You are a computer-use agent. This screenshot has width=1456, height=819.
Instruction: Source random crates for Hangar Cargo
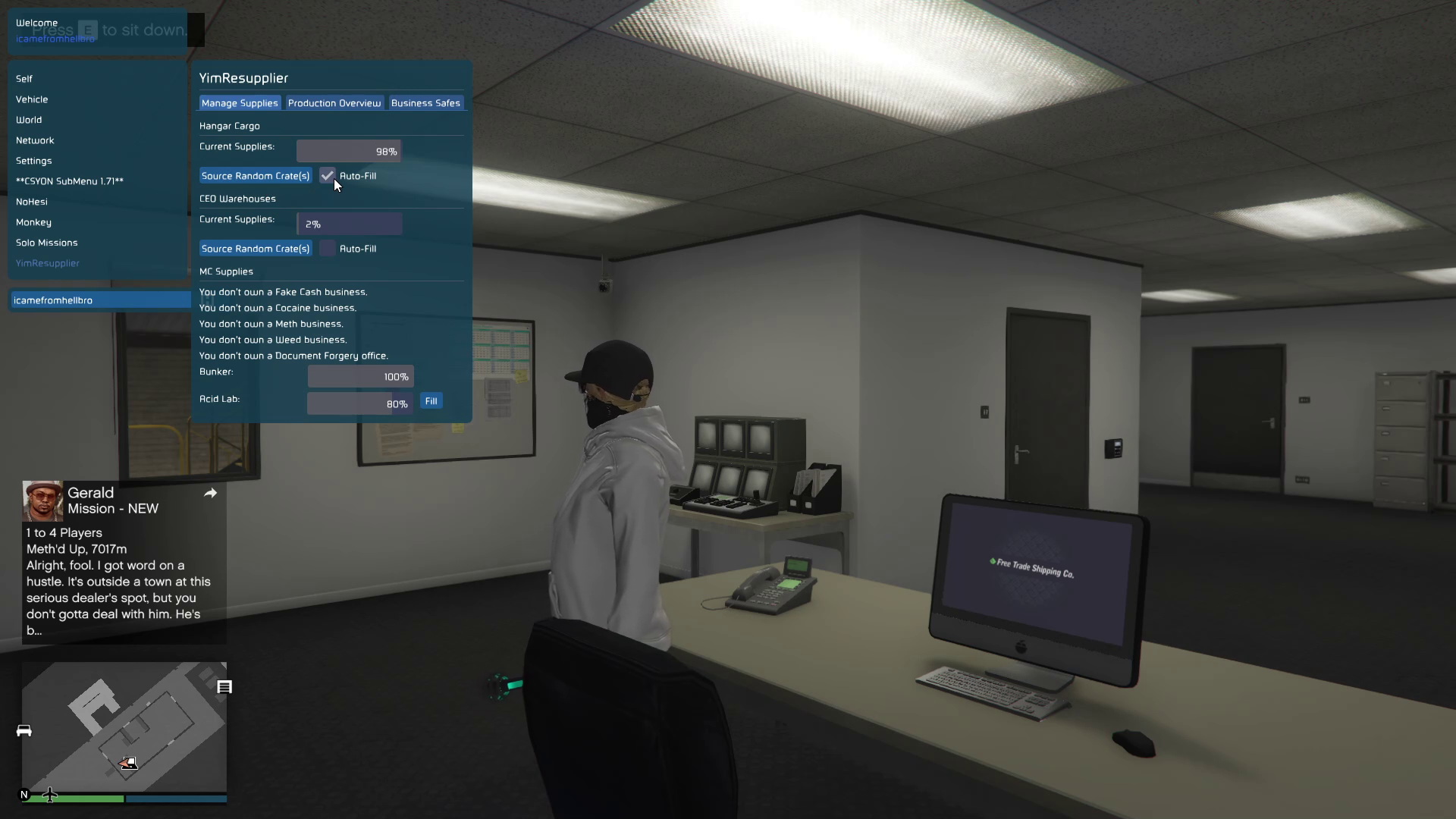click(x=256, y=176)
